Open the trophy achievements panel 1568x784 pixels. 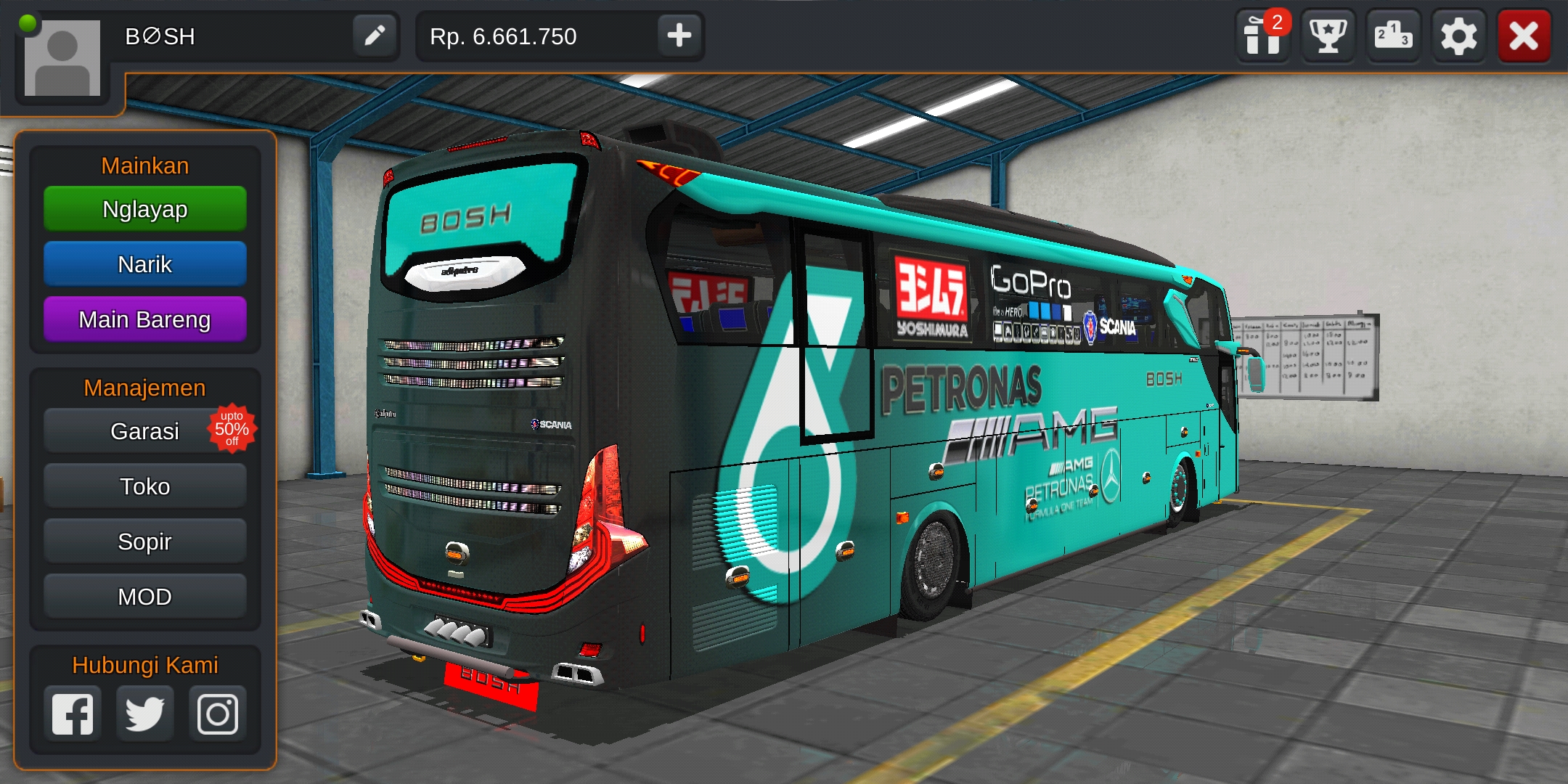coord(1328,35)
